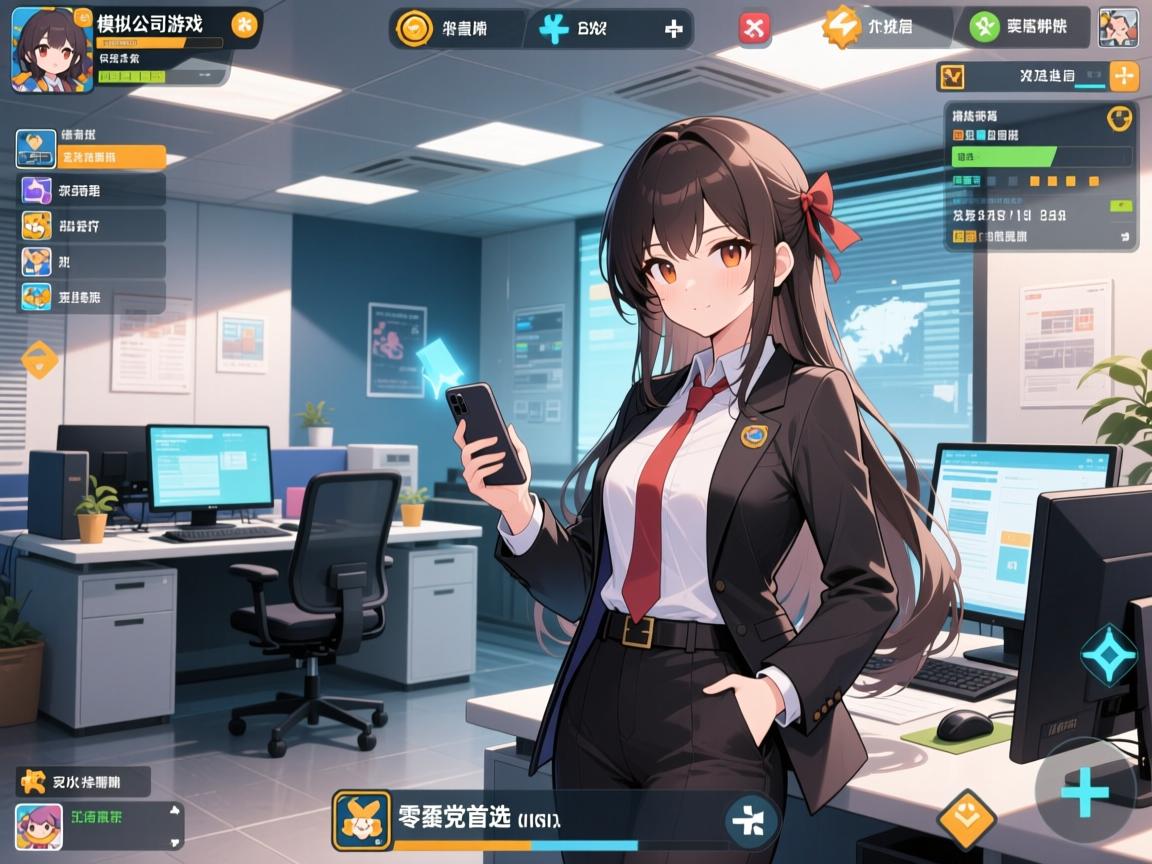Open the small portrait in the top-right corner
This screenshot has width=1152, height=864.
tap(1118, 27)
